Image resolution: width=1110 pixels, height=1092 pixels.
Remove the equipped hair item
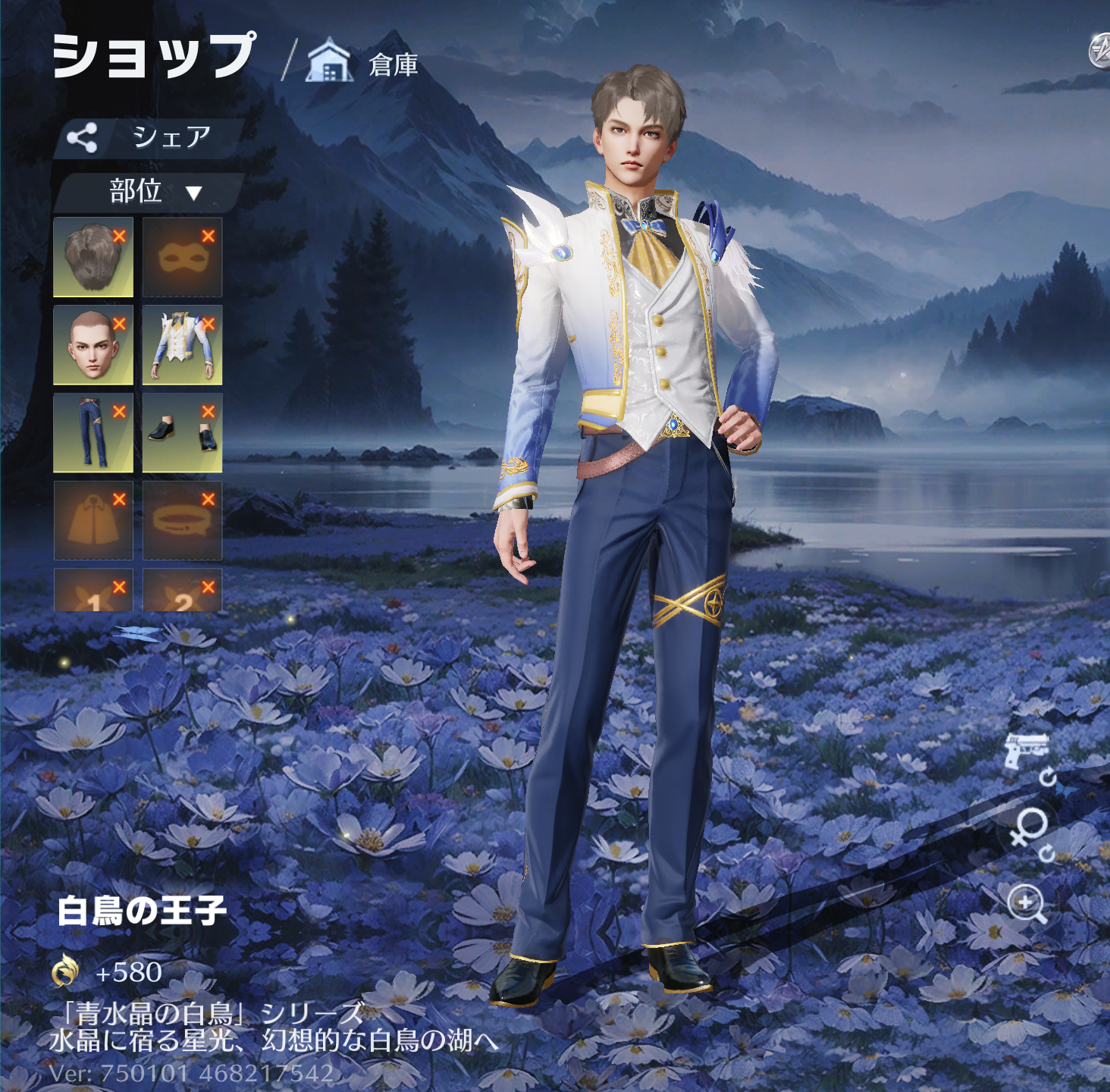pos(119,236)
